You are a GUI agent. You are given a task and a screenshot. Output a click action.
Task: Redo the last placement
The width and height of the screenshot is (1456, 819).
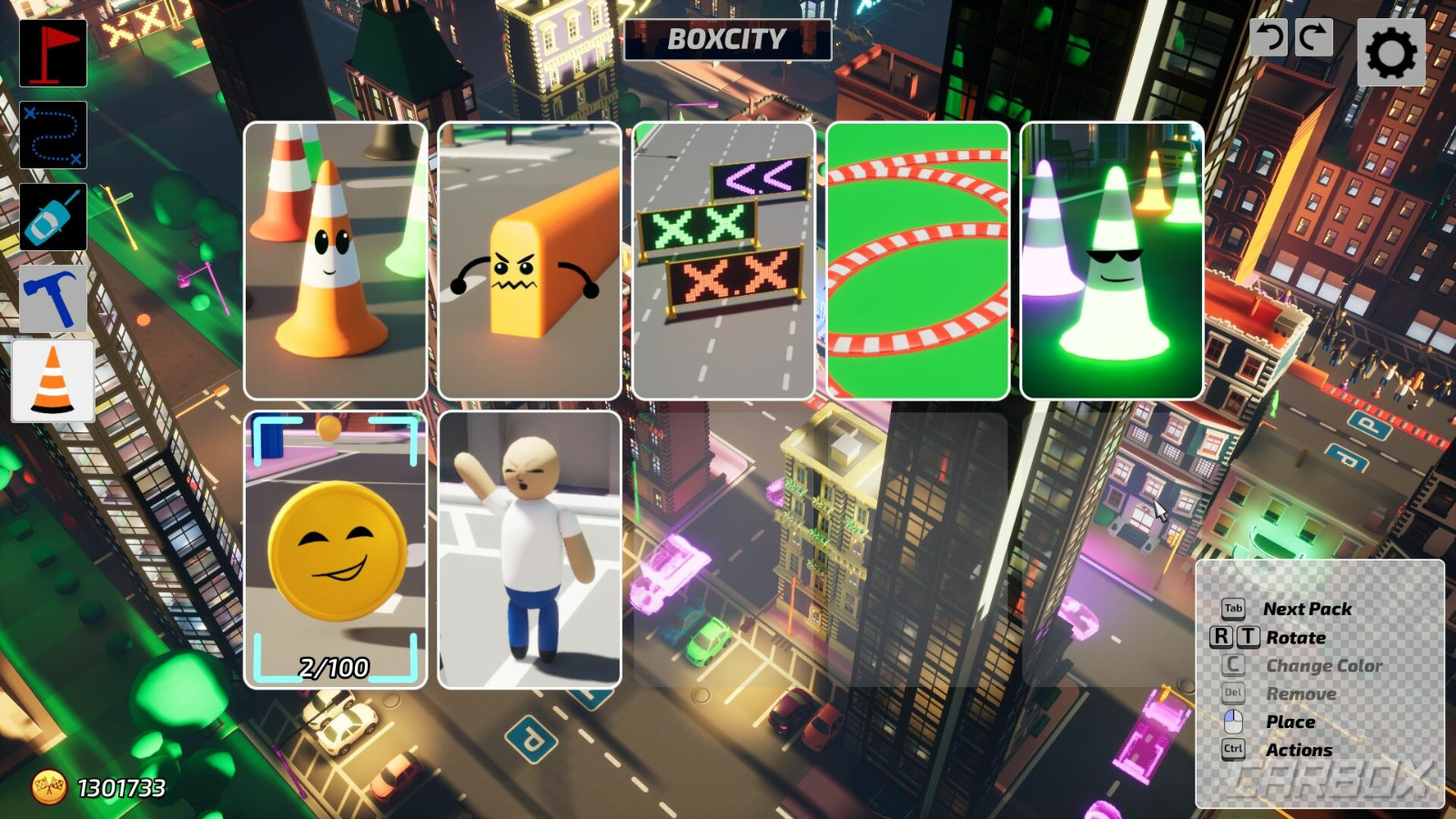point(1313,37)
